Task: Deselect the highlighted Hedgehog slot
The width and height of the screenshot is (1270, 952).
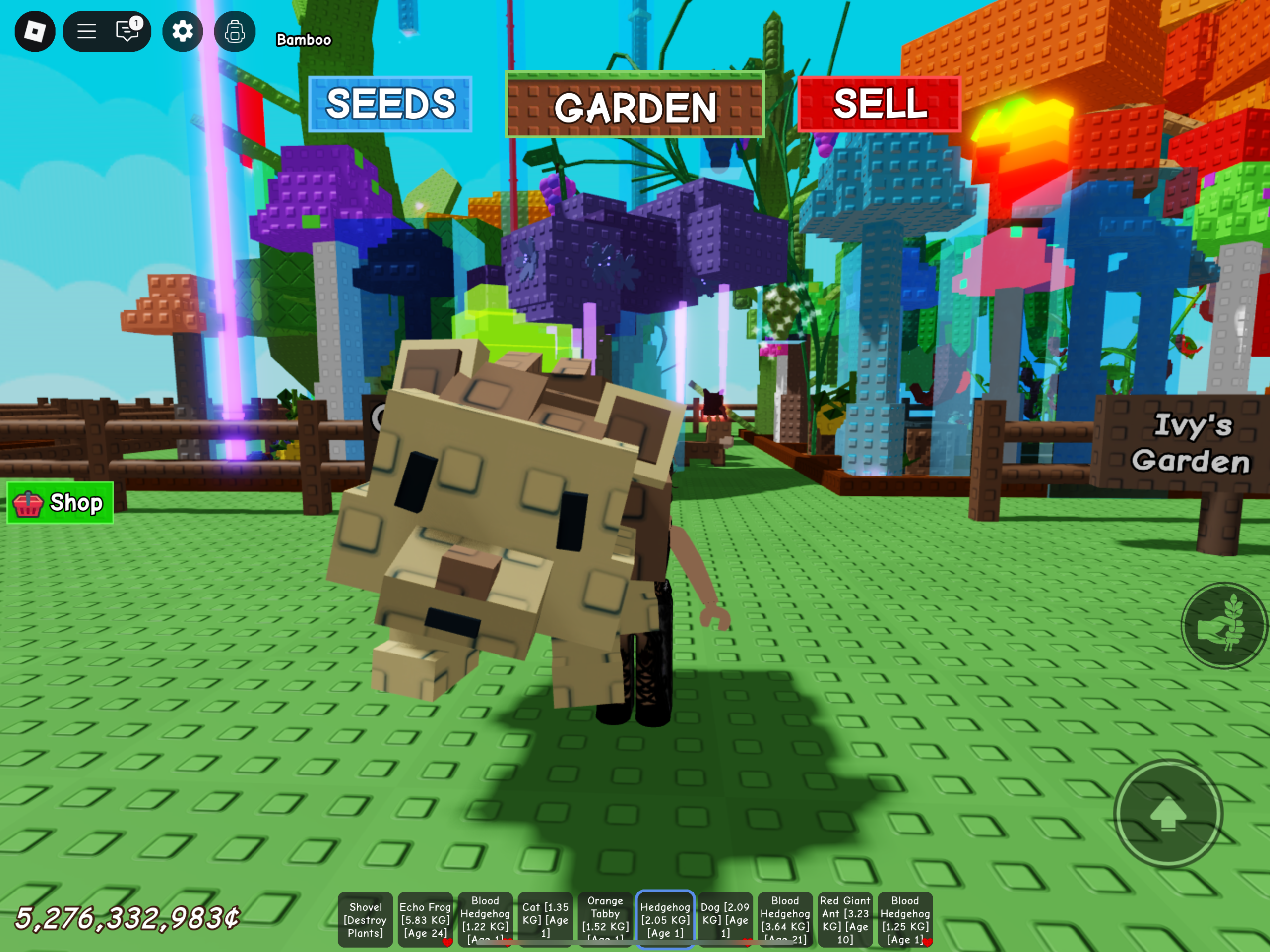Action: 665,918
